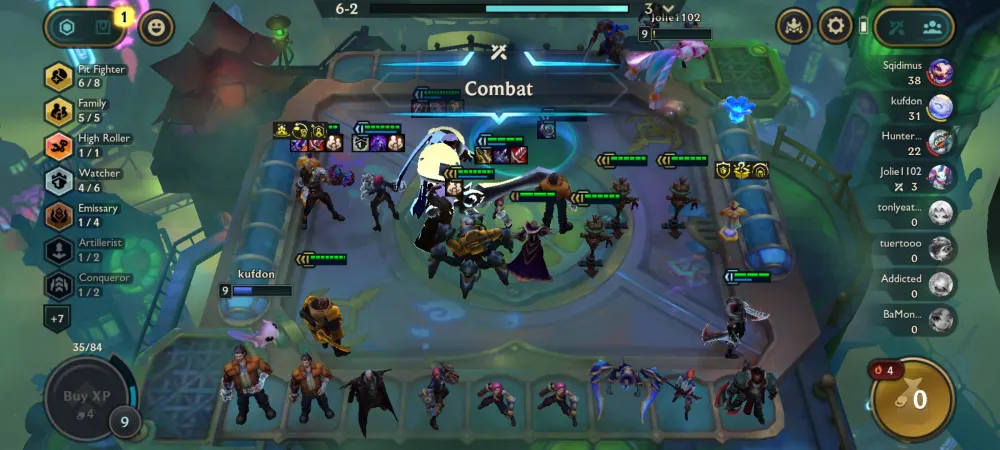
Task: Check the Conqueror trait
Action: 59,285
